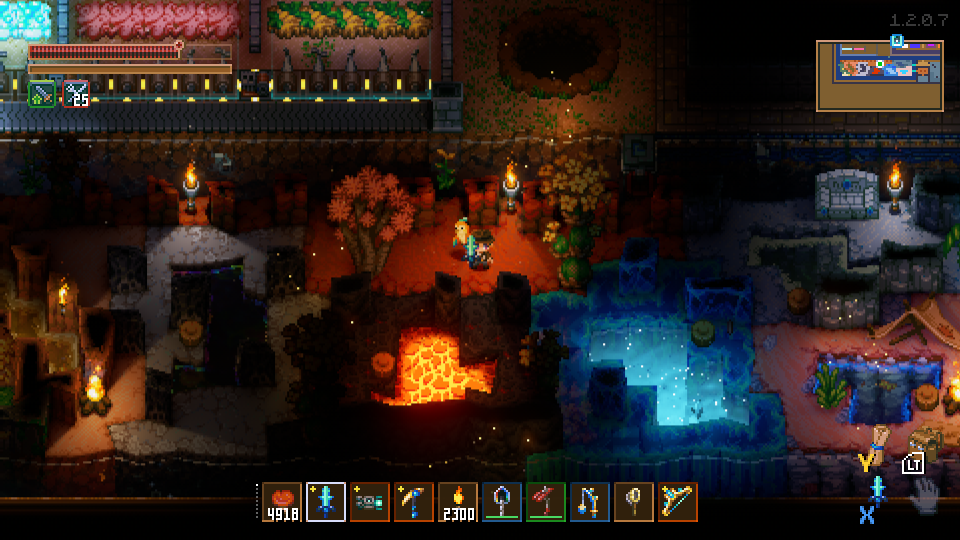Image resolution: width=960 pixels, height=540 pixels.
Task: Click the blue portal marker on minimap
Action: click(x=897, y=41)
